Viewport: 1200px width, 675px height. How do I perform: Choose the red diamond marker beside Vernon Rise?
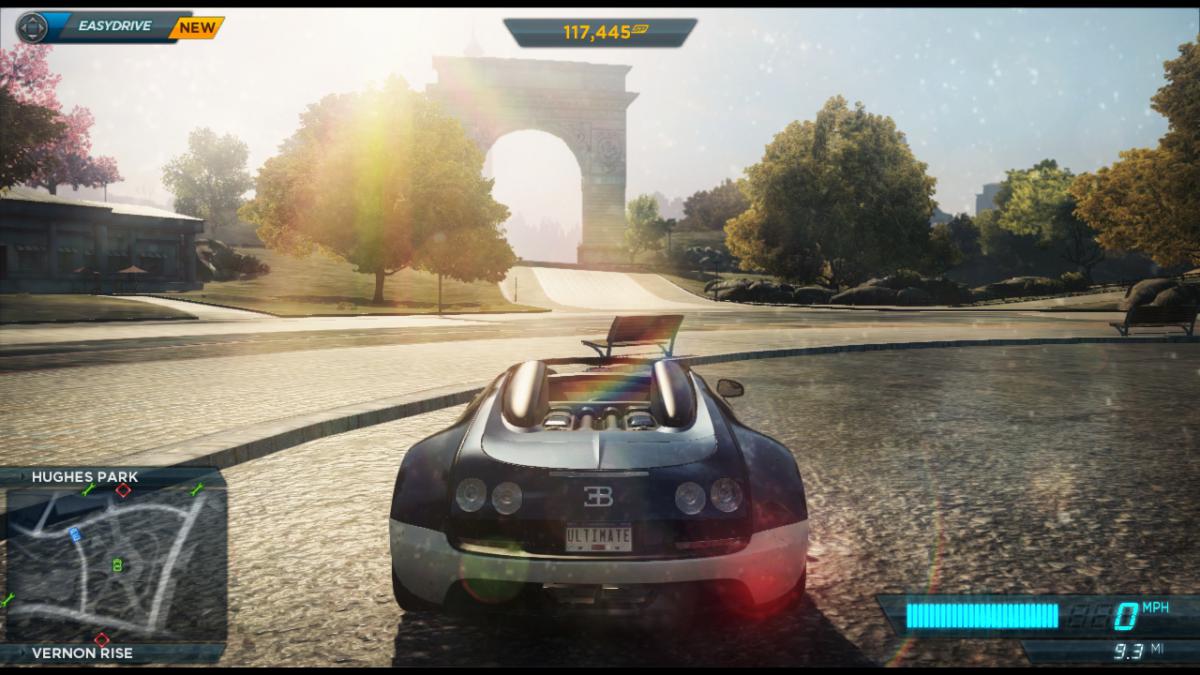tap(101, 639)
